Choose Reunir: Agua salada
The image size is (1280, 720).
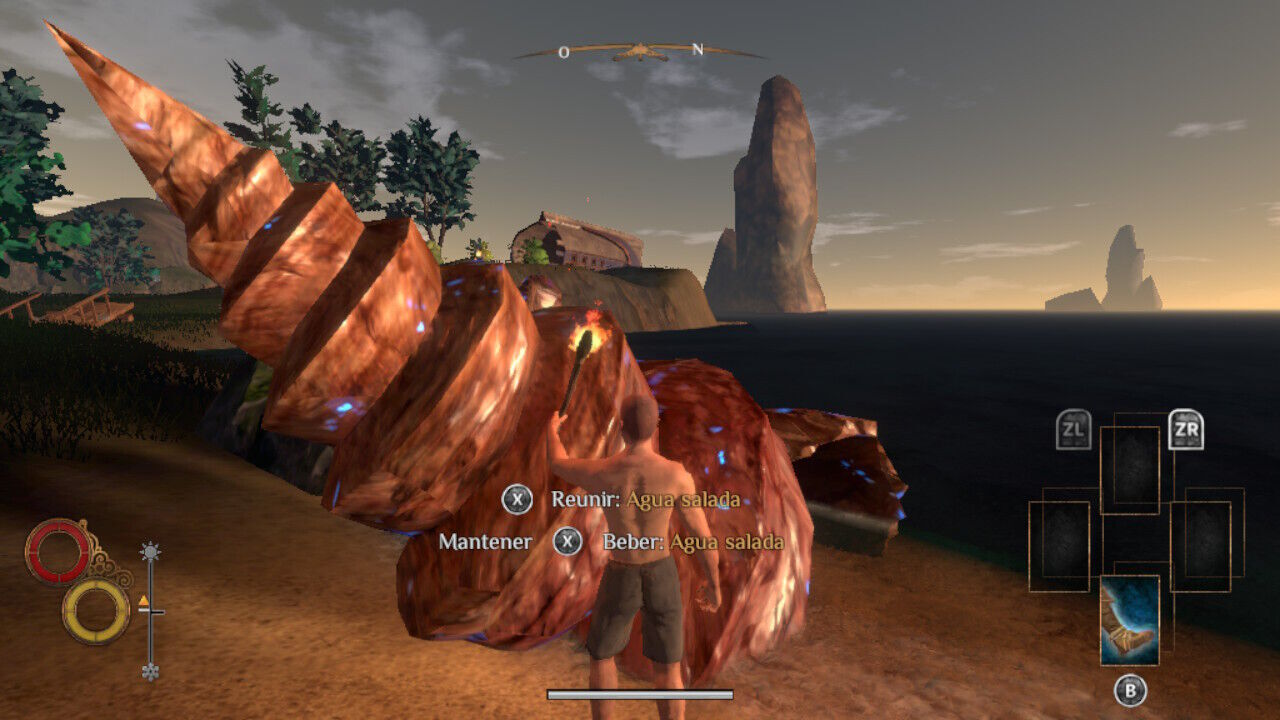(x=645, y=499)
